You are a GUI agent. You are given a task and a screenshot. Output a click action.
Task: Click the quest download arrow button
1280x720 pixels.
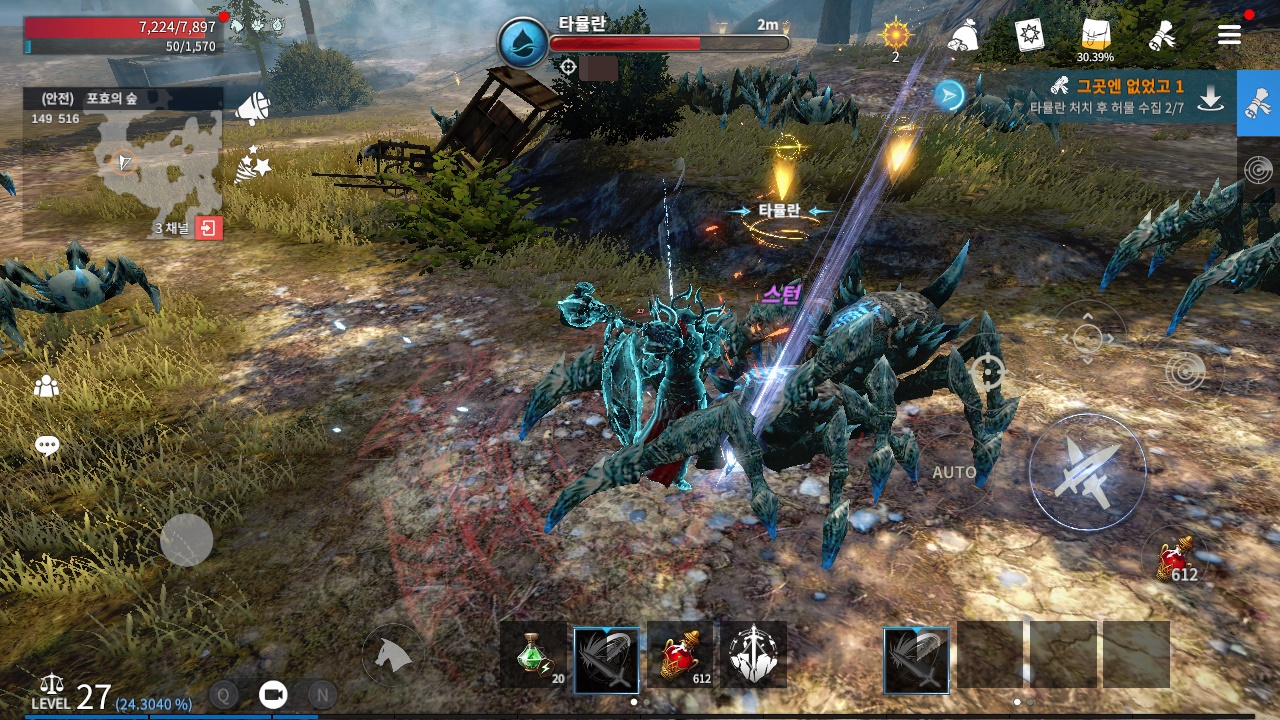click(x=1211, y=97)
